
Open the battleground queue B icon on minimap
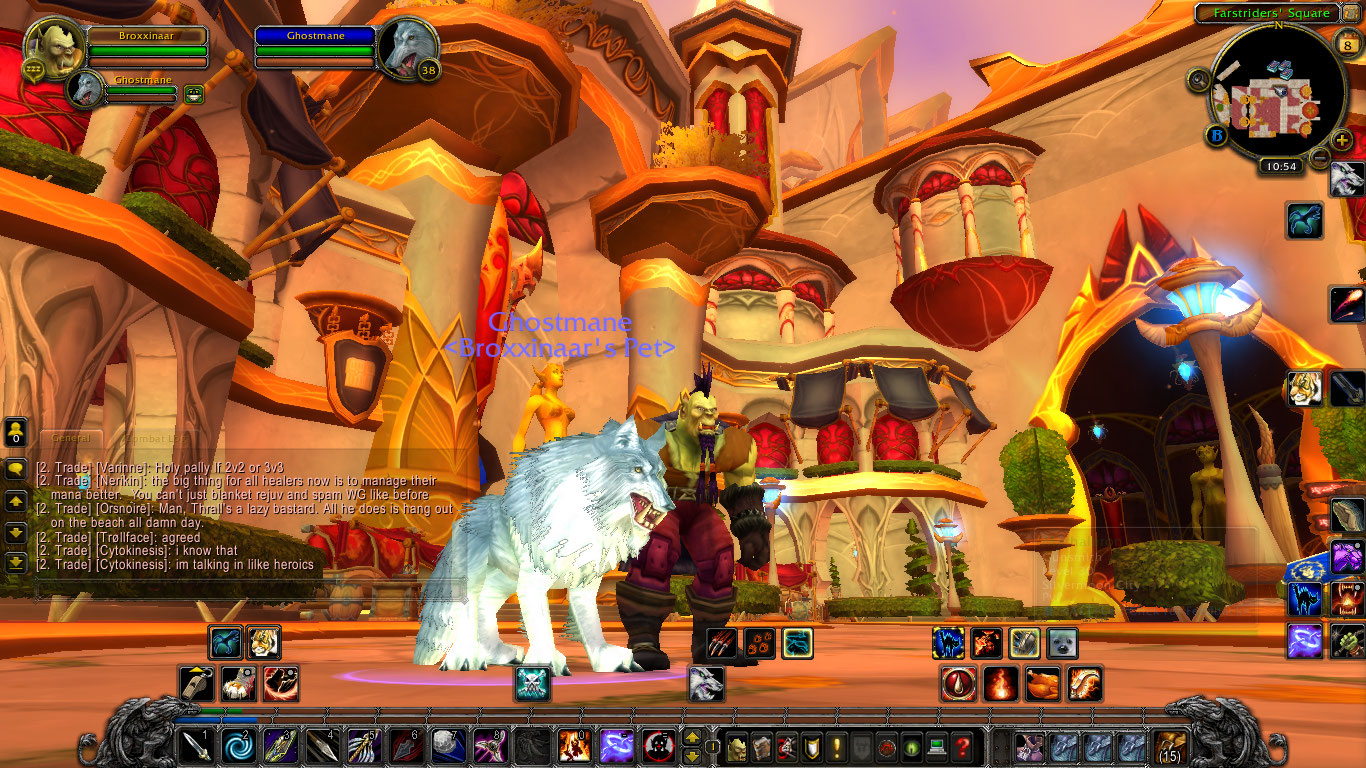click(1216, 135)
